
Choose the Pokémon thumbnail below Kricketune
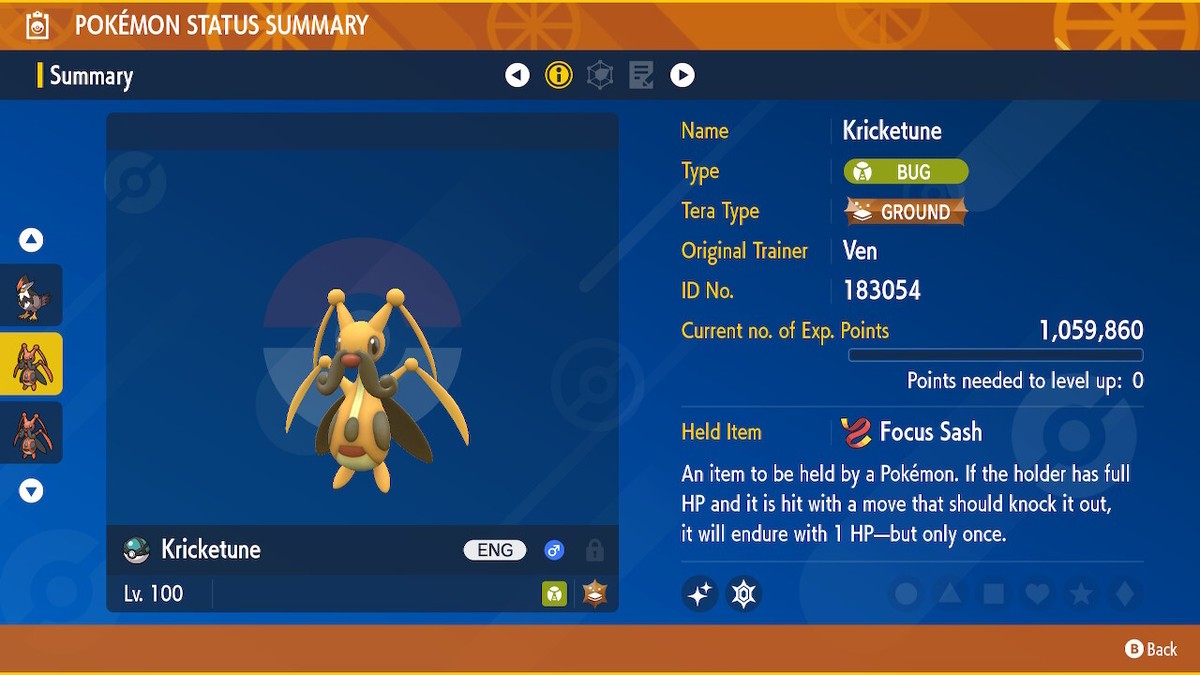click(31, 432)
